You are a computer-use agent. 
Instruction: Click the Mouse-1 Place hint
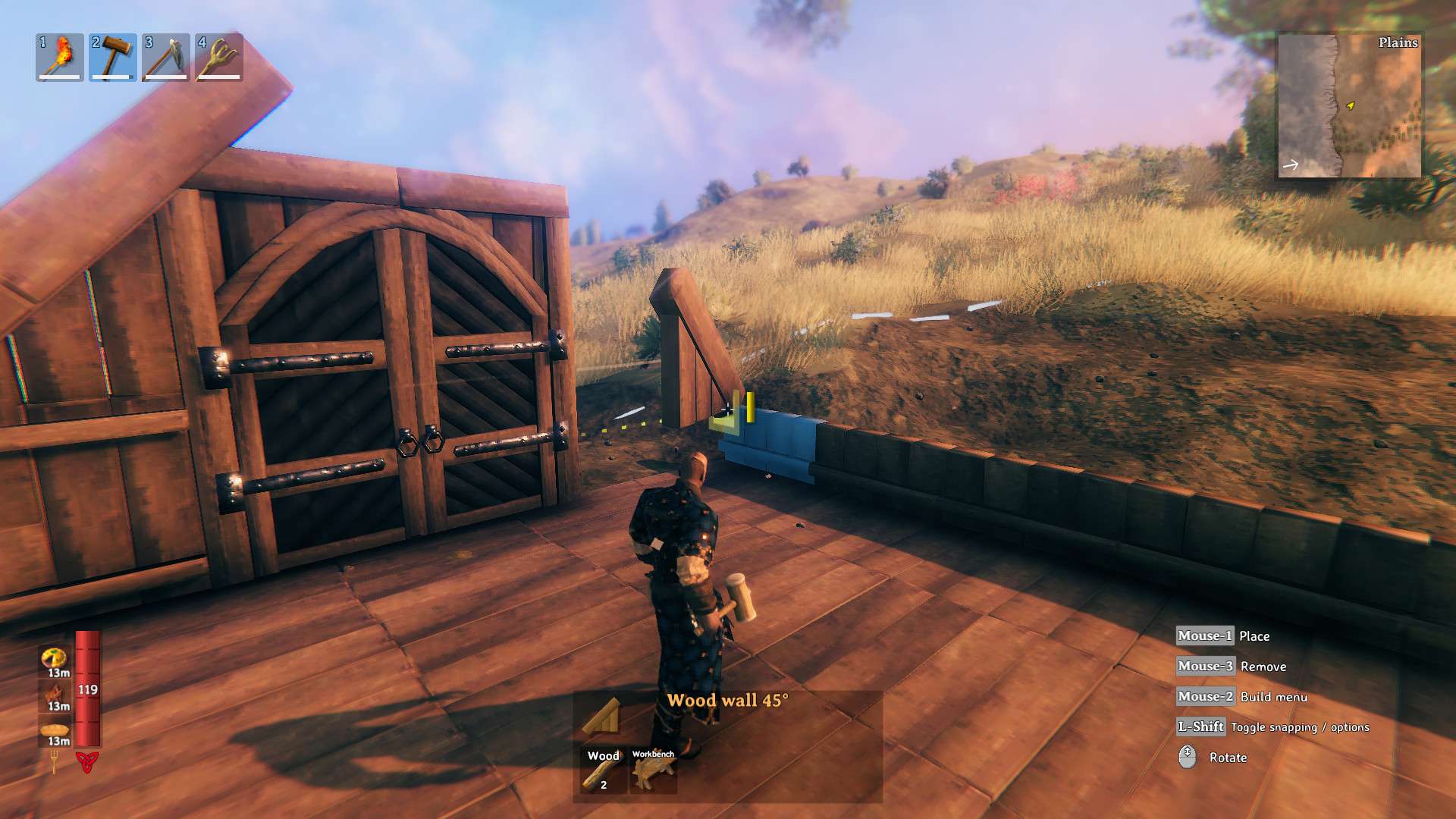pyautogui.click(x=1207, y=636)
